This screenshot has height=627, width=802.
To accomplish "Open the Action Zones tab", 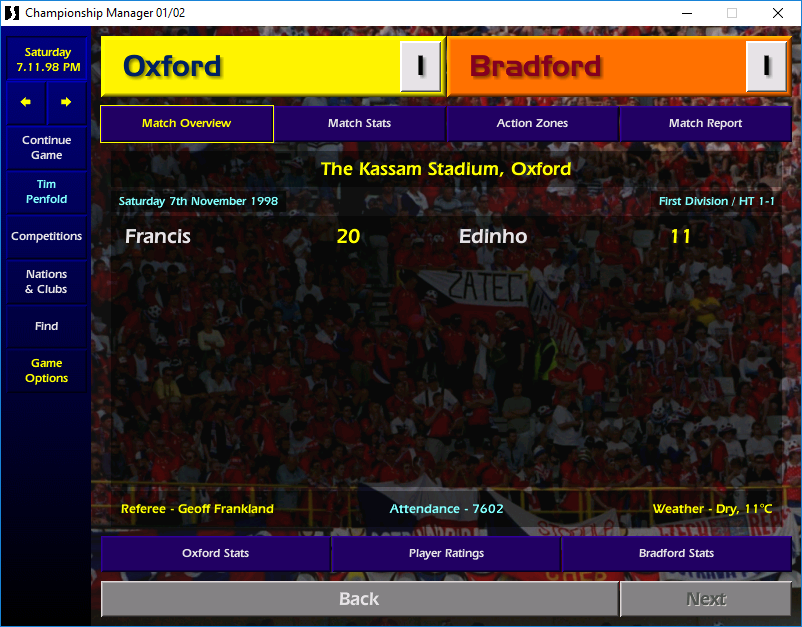I will 532,123.
